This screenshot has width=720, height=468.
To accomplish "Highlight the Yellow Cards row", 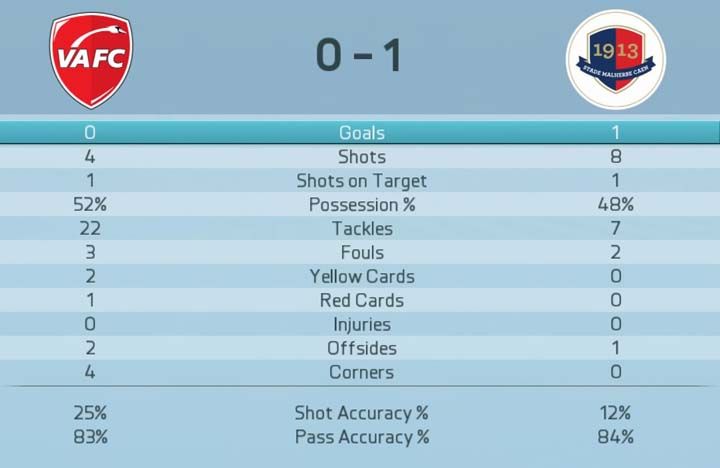I will [x=361, y=277].
